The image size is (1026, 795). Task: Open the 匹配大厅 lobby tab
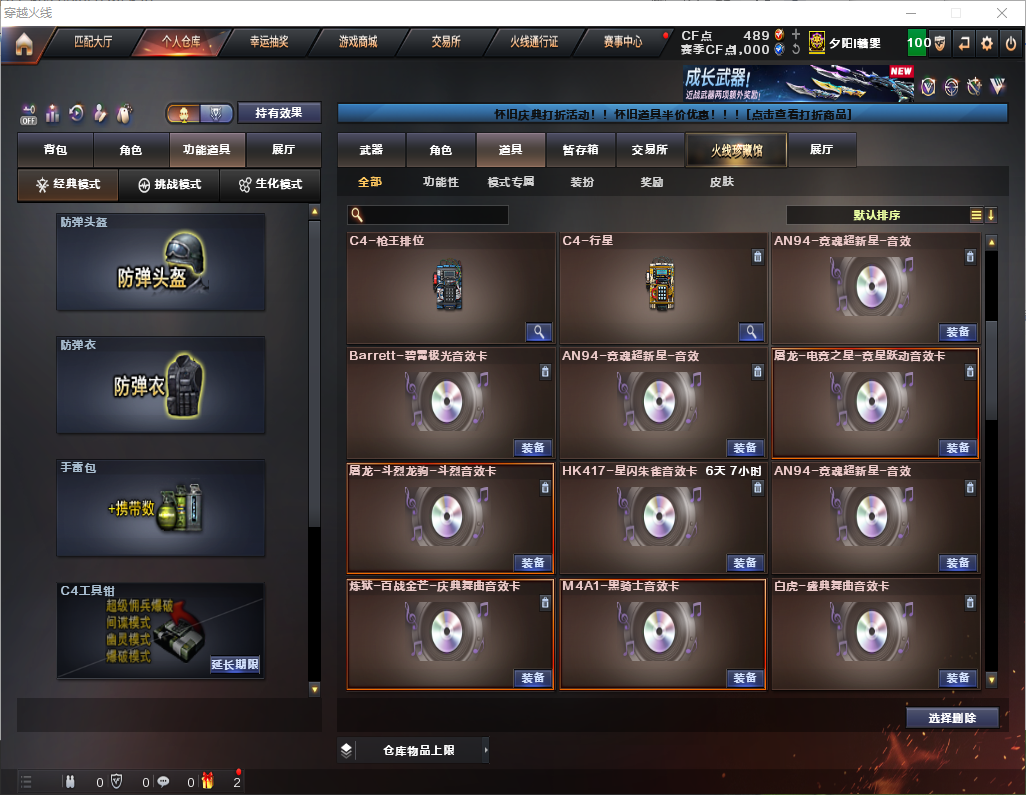pyautogui.click(x=93, y=42)
